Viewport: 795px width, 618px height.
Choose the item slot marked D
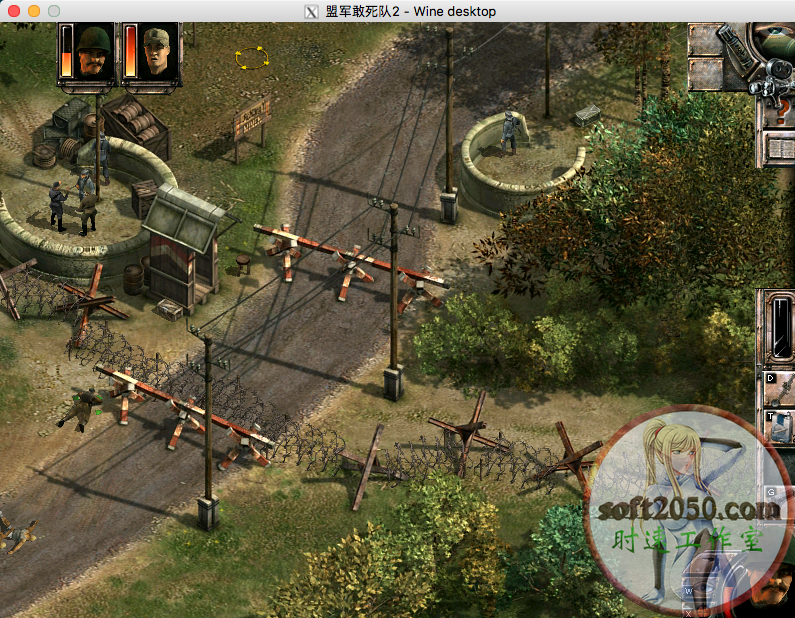[780, 385]
